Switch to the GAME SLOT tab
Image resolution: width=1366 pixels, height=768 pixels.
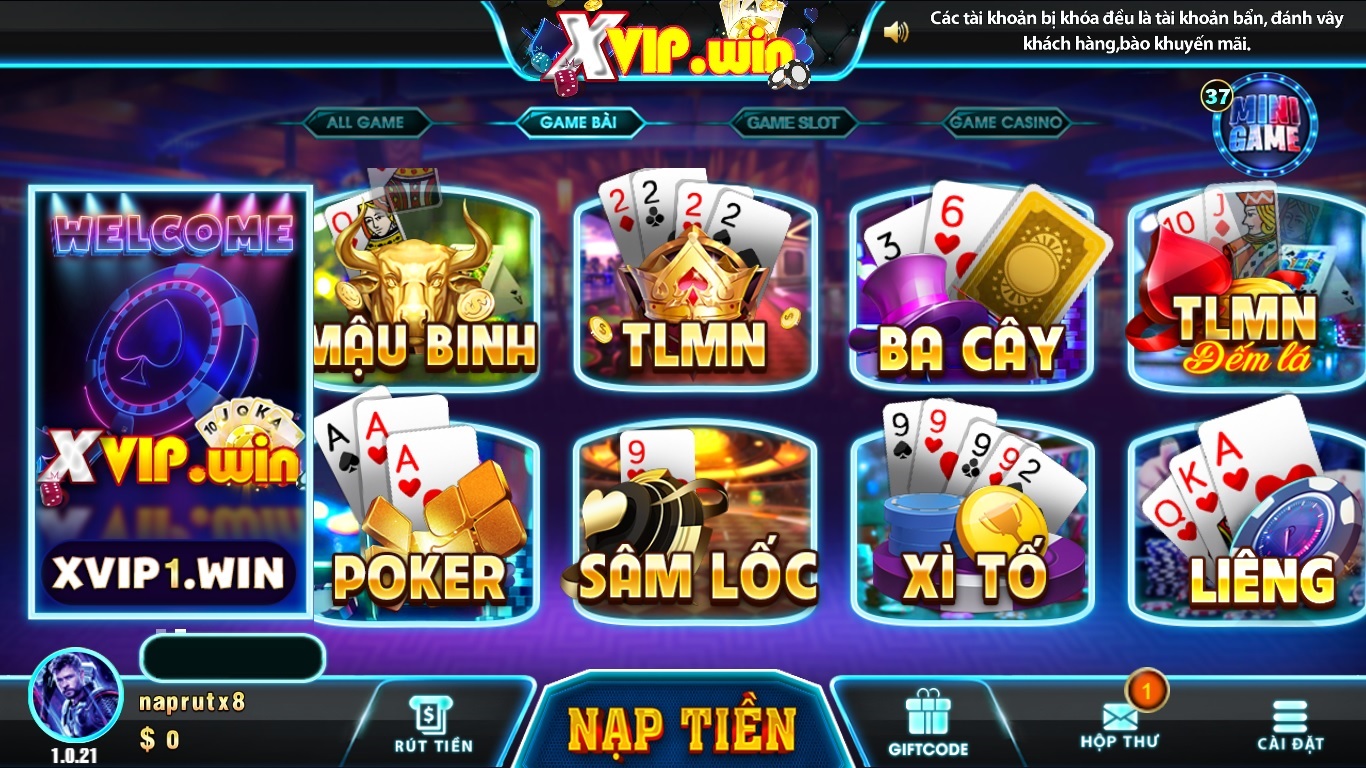click(791, 122)
